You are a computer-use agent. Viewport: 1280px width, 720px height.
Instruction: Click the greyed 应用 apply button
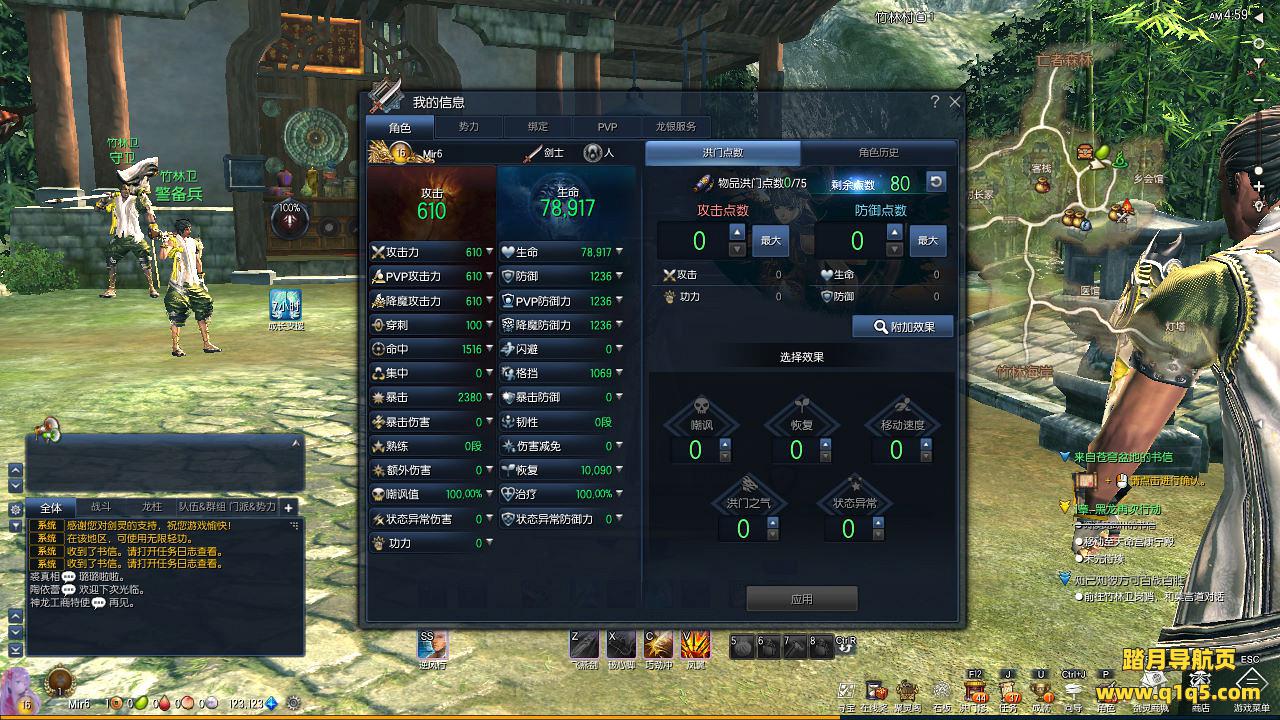coord(801,599)
